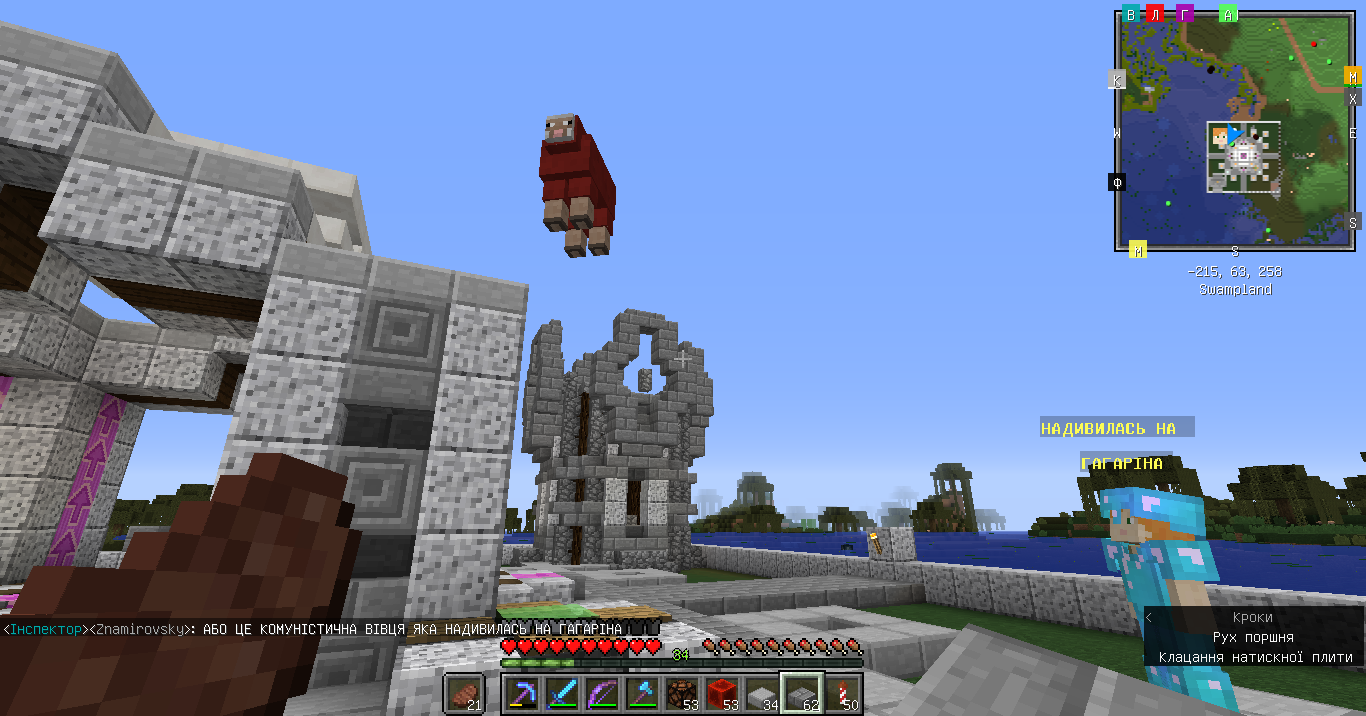Select the red "Л" waypoint marker
This screenshot has height=716, width=1366.
coord(1155,14)
